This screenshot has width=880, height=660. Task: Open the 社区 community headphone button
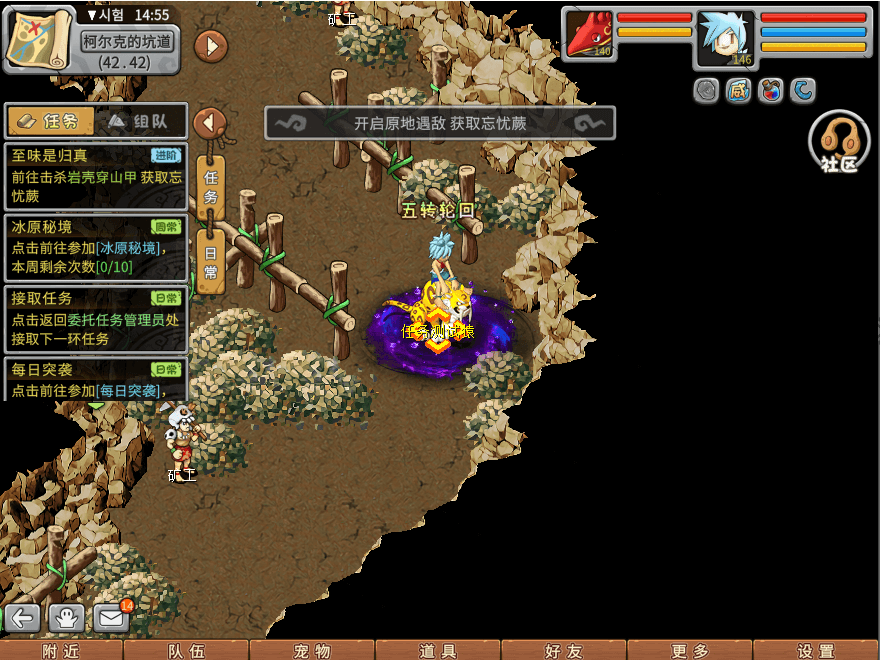(x=838, y=142)
